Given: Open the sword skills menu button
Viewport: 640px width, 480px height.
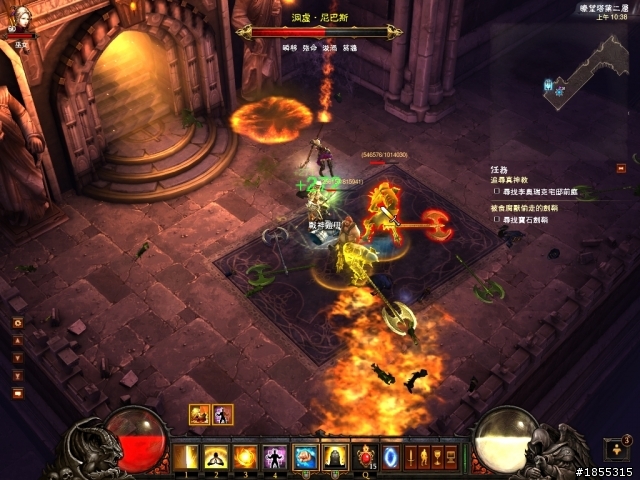Looking at the screenshot, I should pyautogui.click(x=411, y=458).
